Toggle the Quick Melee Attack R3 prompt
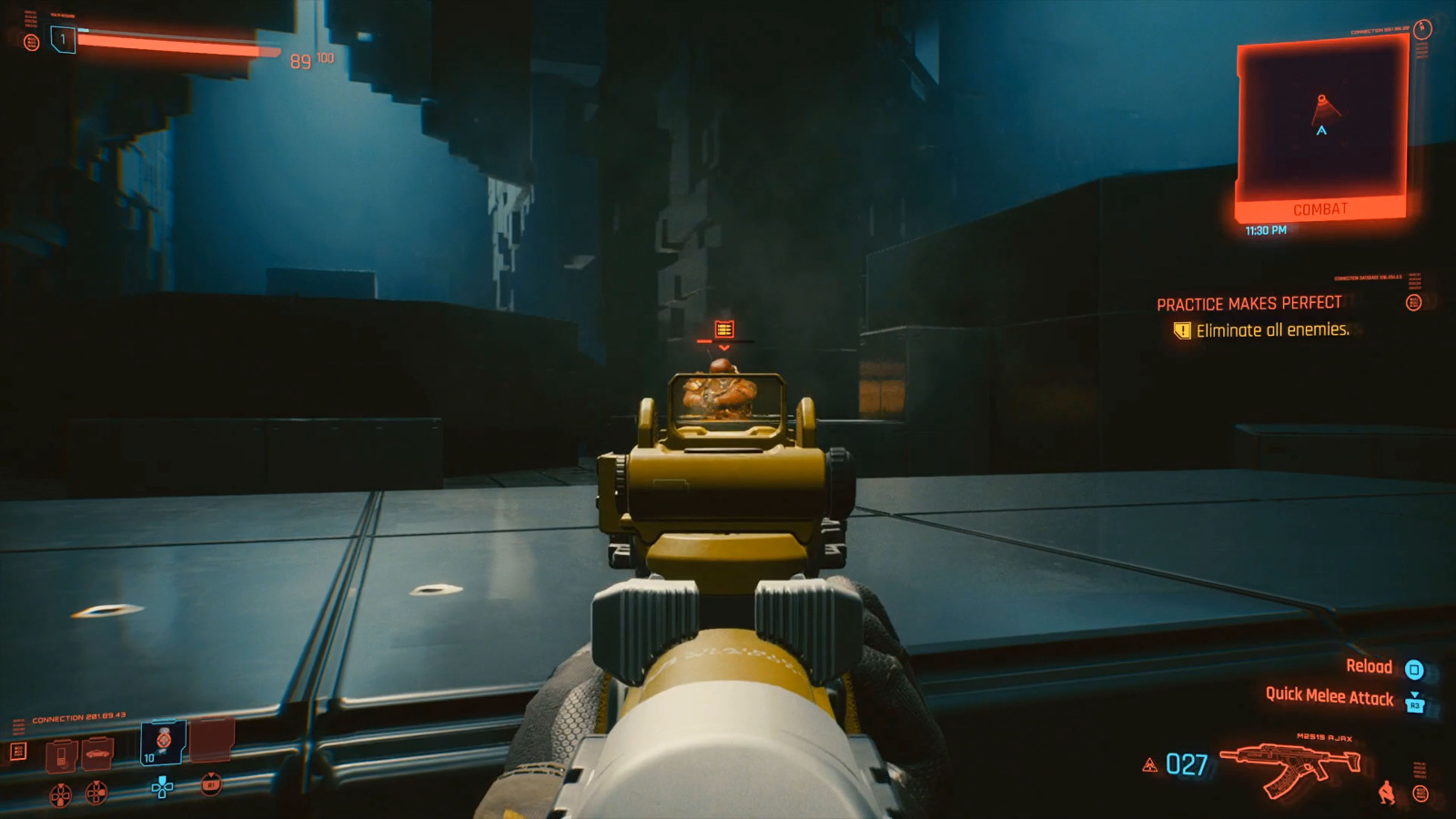The height and width of the screenshot is (819, 1456). [x=1414, y=702]
